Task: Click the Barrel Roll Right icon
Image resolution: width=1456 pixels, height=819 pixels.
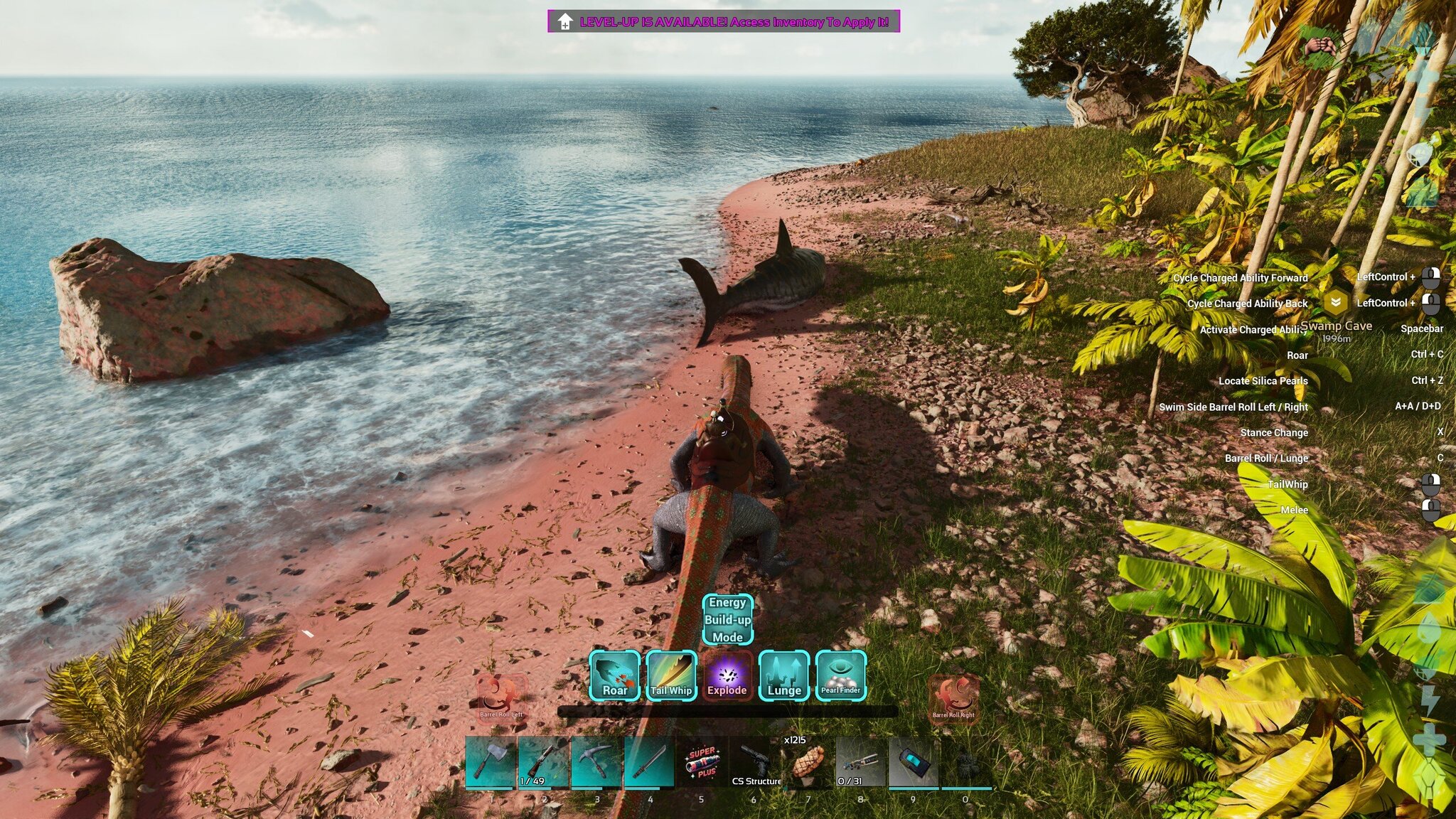Action: pos(953,696)
